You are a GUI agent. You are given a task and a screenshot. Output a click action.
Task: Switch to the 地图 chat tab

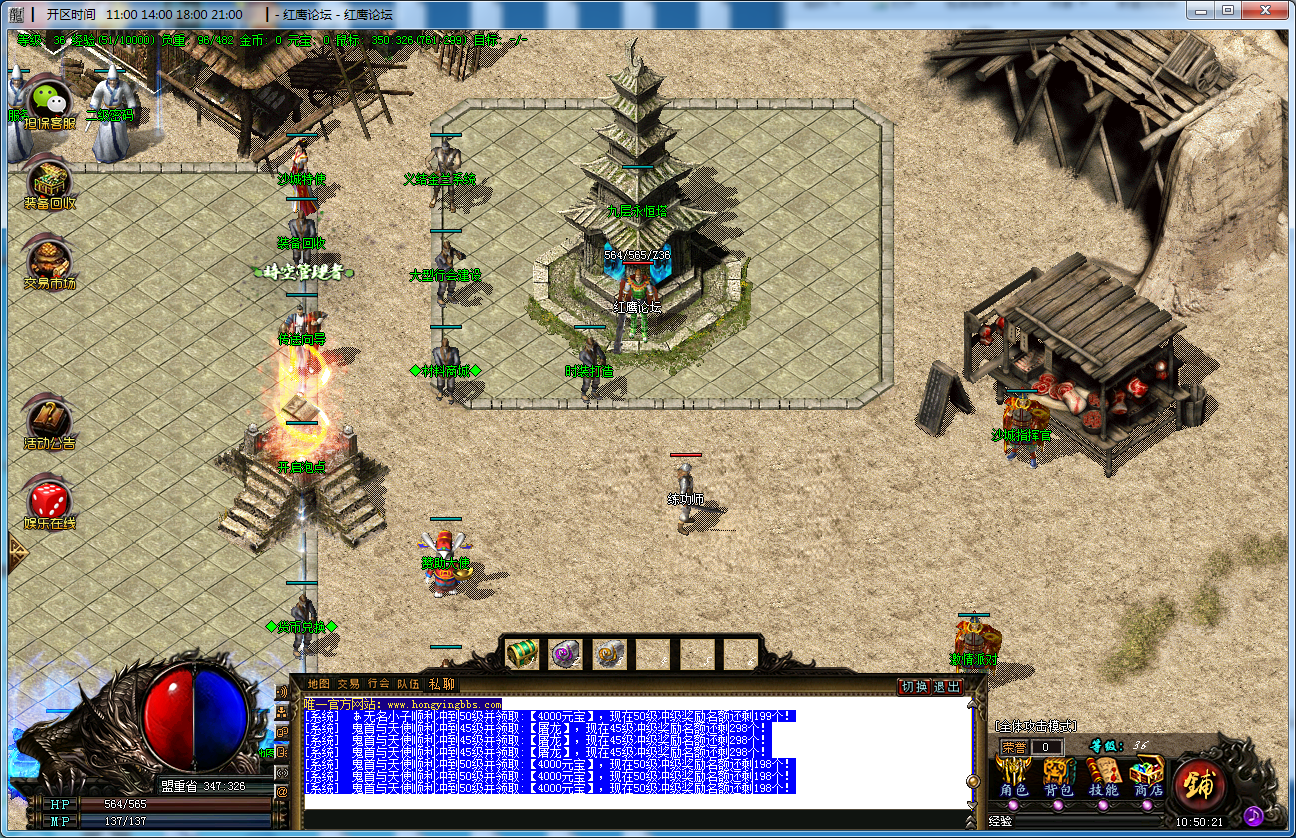(x=318, y=684)
